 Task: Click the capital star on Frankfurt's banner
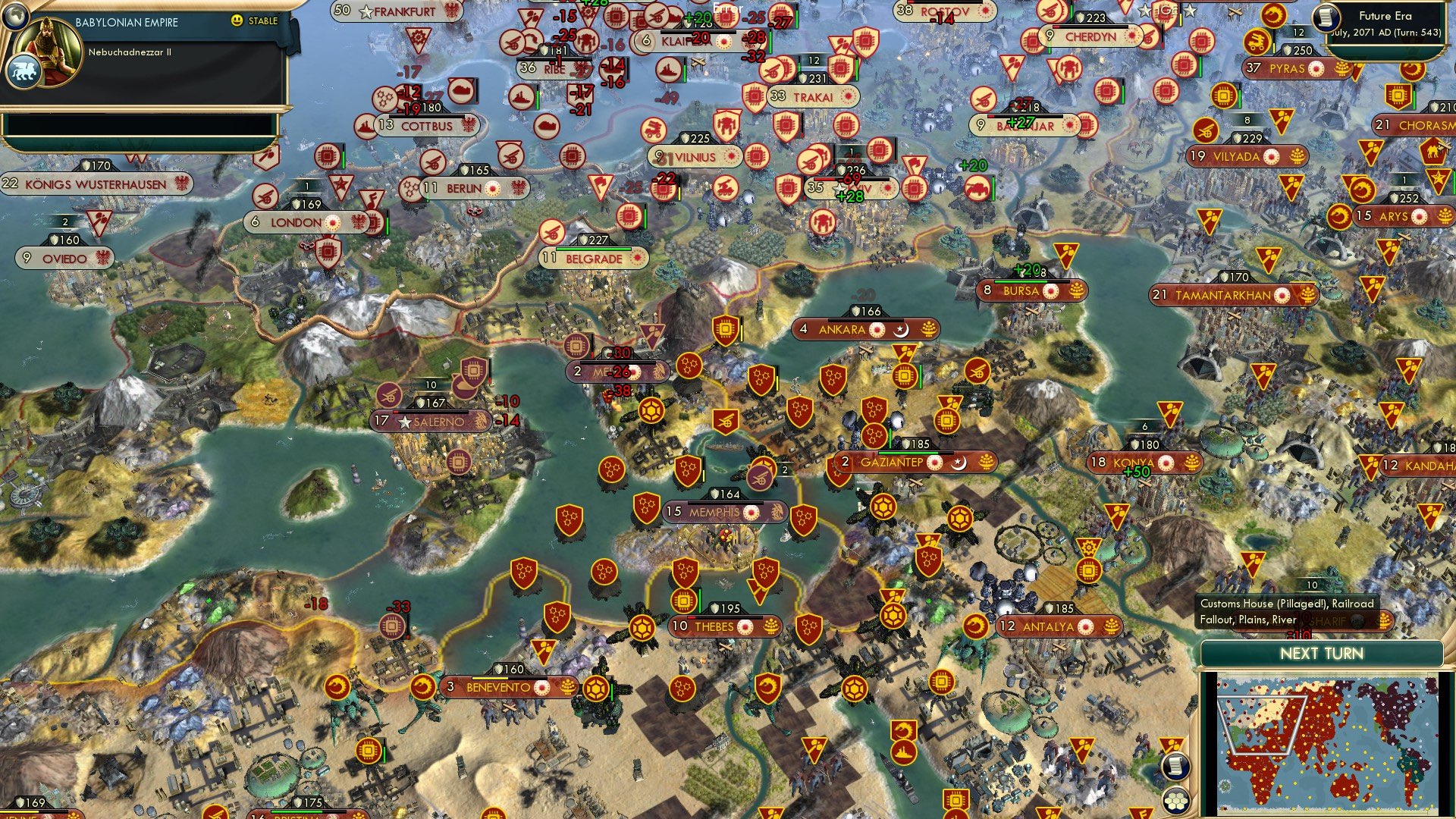tap(366, 12)
